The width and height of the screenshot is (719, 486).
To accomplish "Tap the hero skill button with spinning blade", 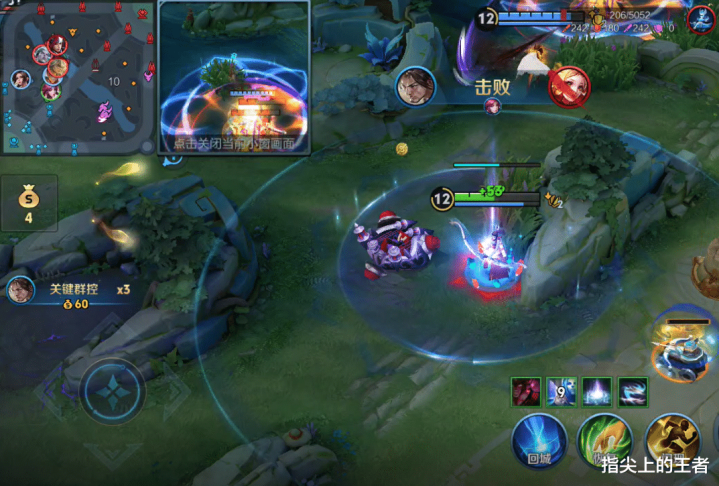I will click(x=682, y=343).
